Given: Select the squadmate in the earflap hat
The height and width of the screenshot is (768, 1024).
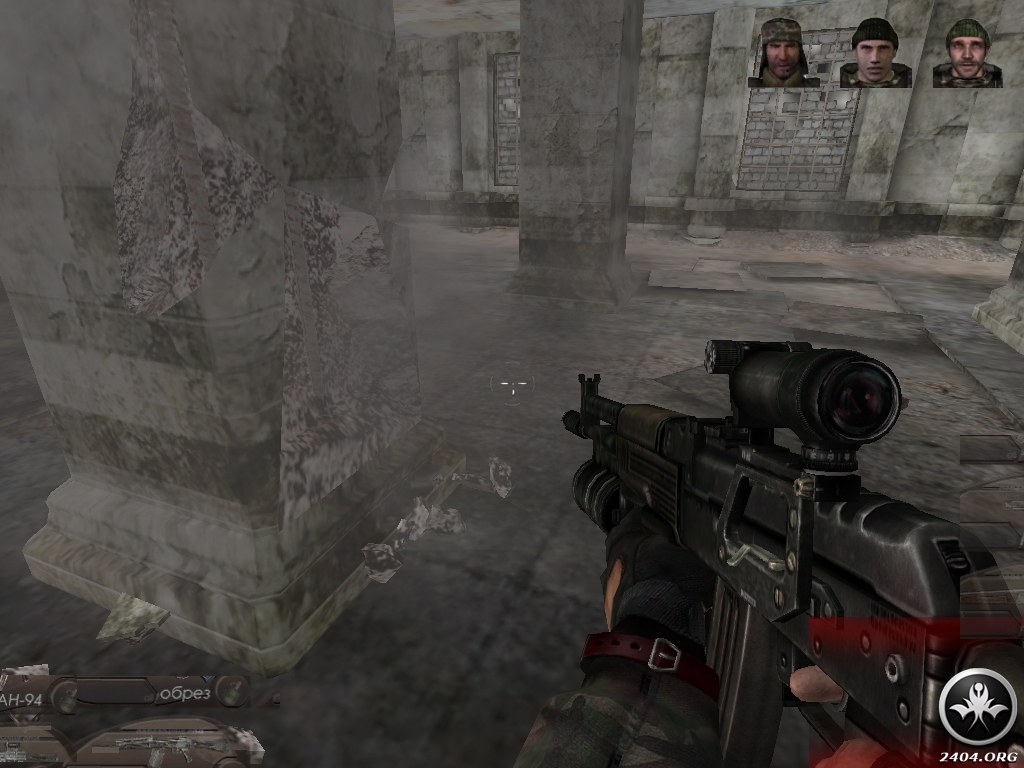Looking at the screenshot, I should click(x=783, y=52).
